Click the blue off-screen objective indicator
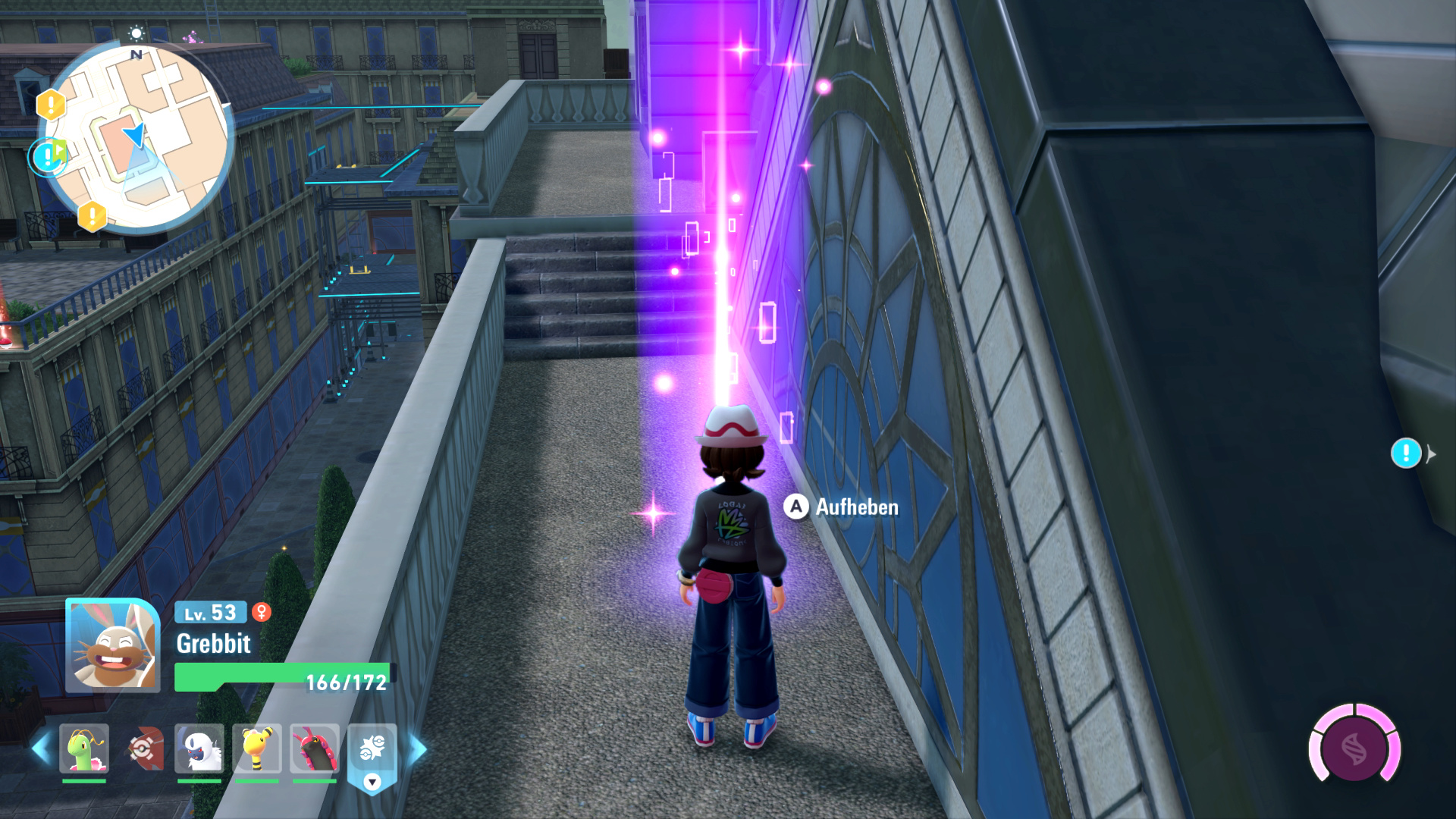Screen dimensions: 1456x819 [1406, 453]
